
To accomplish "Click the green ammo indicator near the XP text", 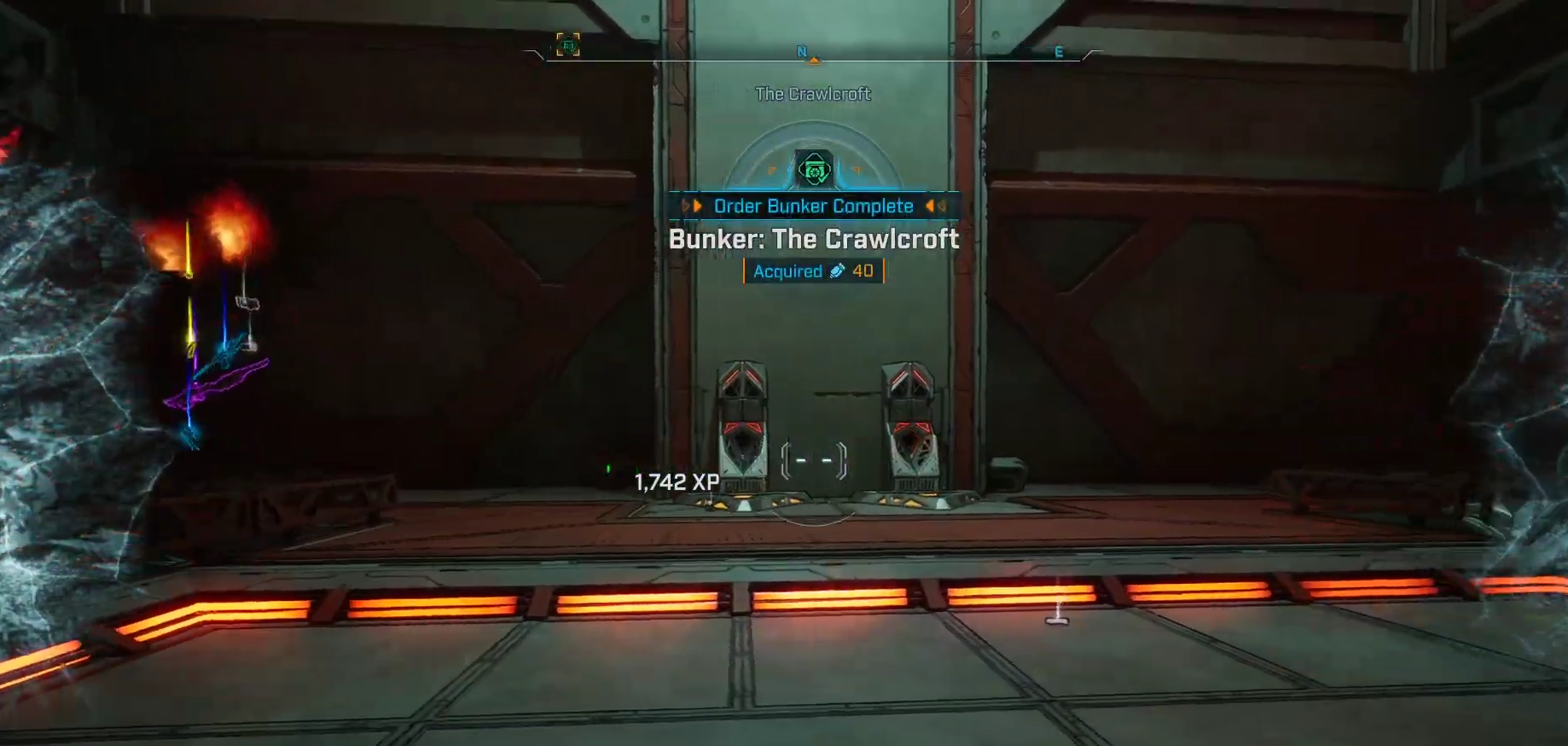I will (609, 466).
